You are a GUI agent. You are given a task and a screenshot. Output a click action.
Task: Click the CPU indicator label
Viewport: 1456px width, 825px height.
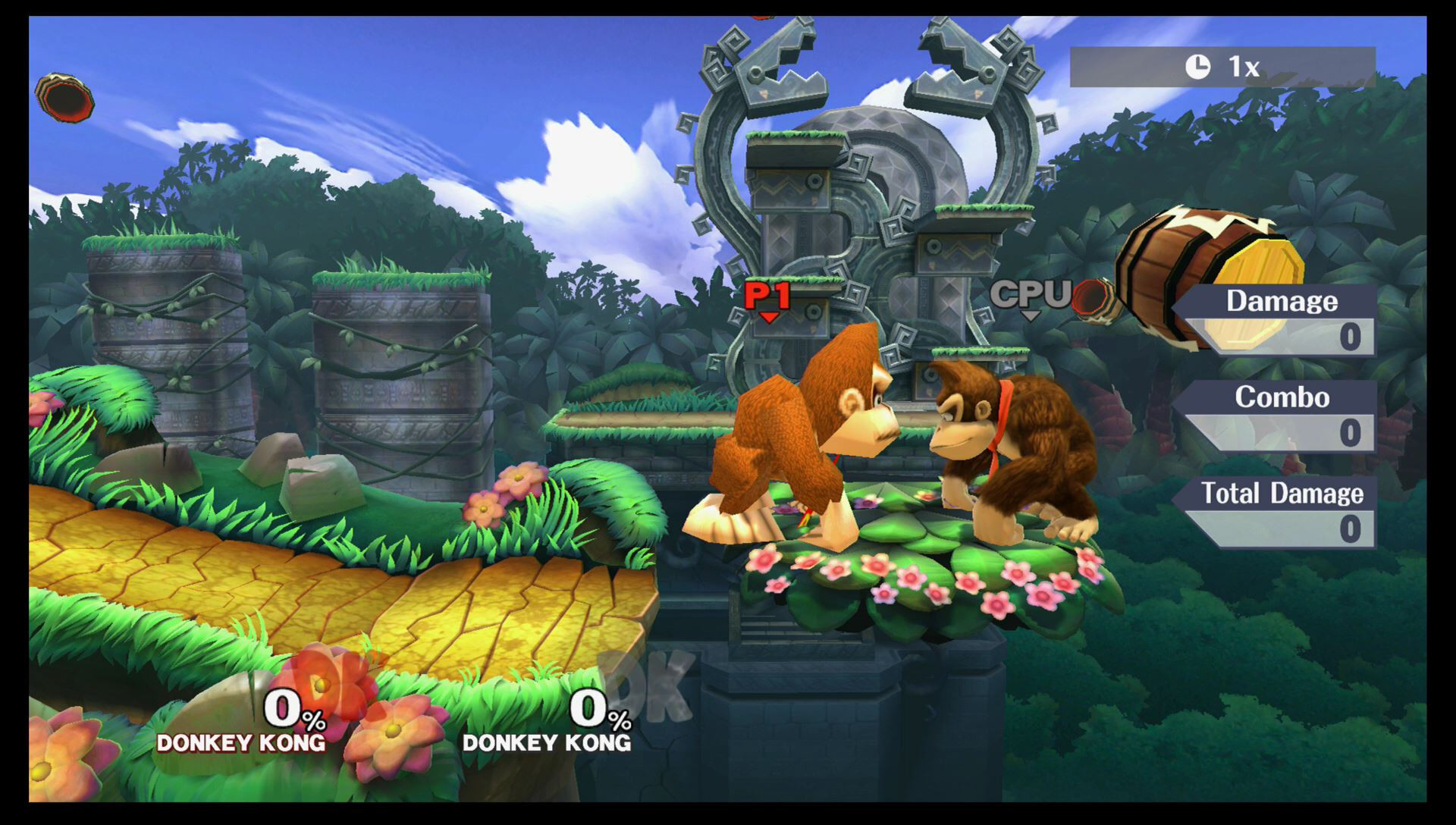click(1029, 292)
